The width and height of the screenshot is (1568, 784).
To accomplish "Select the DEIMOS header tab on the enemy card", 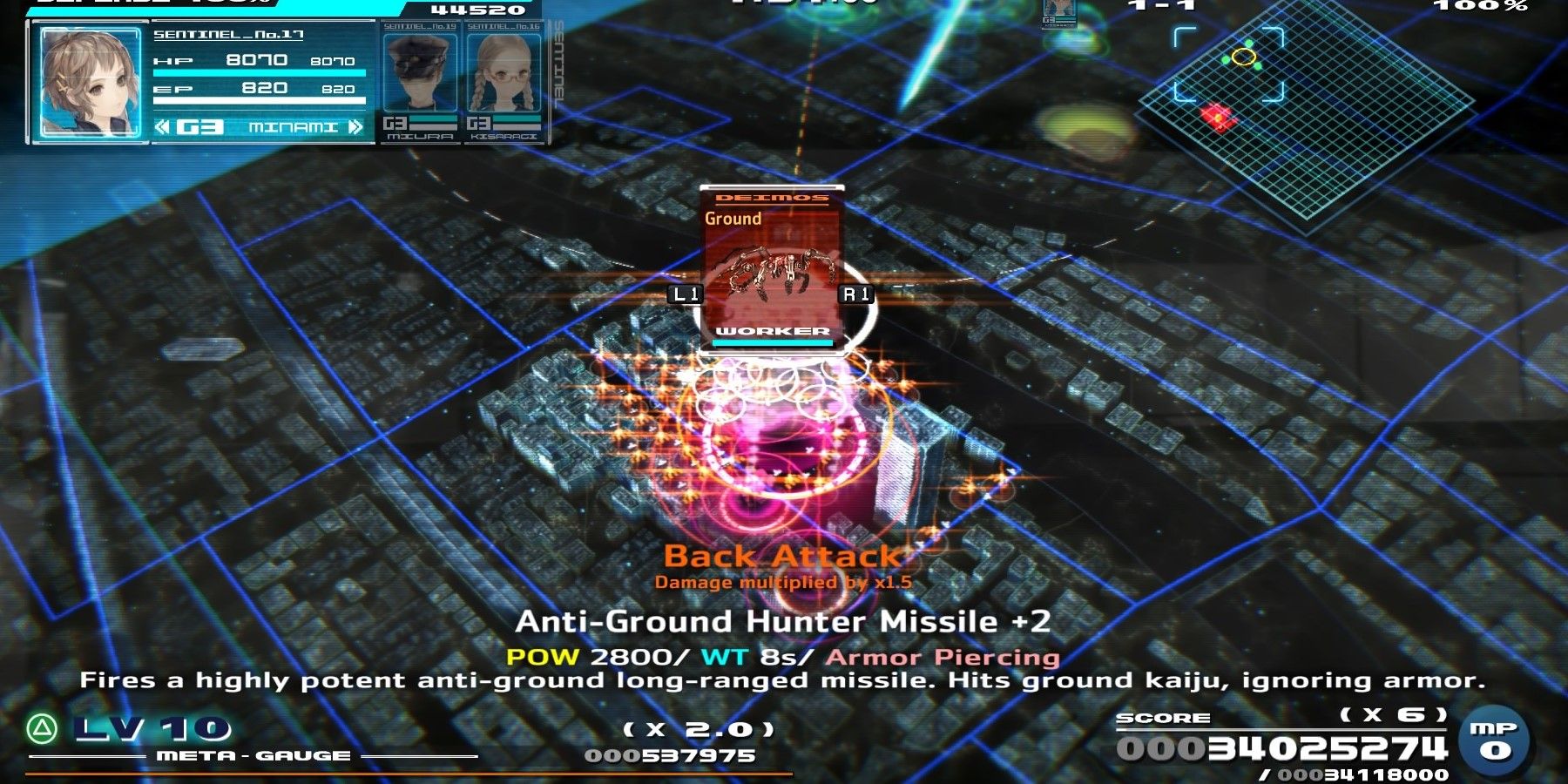I will 770,198.
